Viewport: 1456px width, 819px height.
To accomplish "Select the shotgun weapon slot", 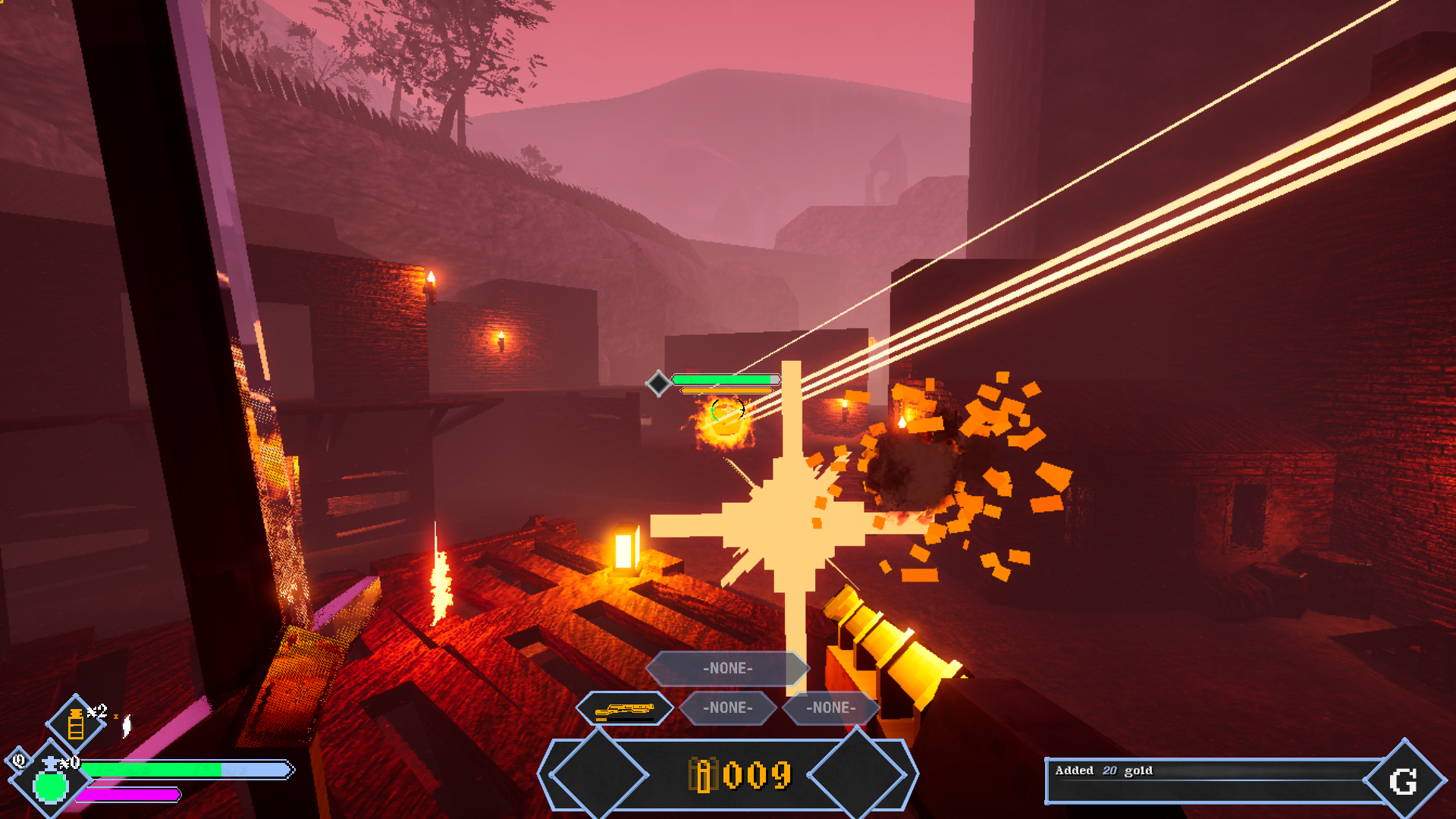I will (624, 709).
